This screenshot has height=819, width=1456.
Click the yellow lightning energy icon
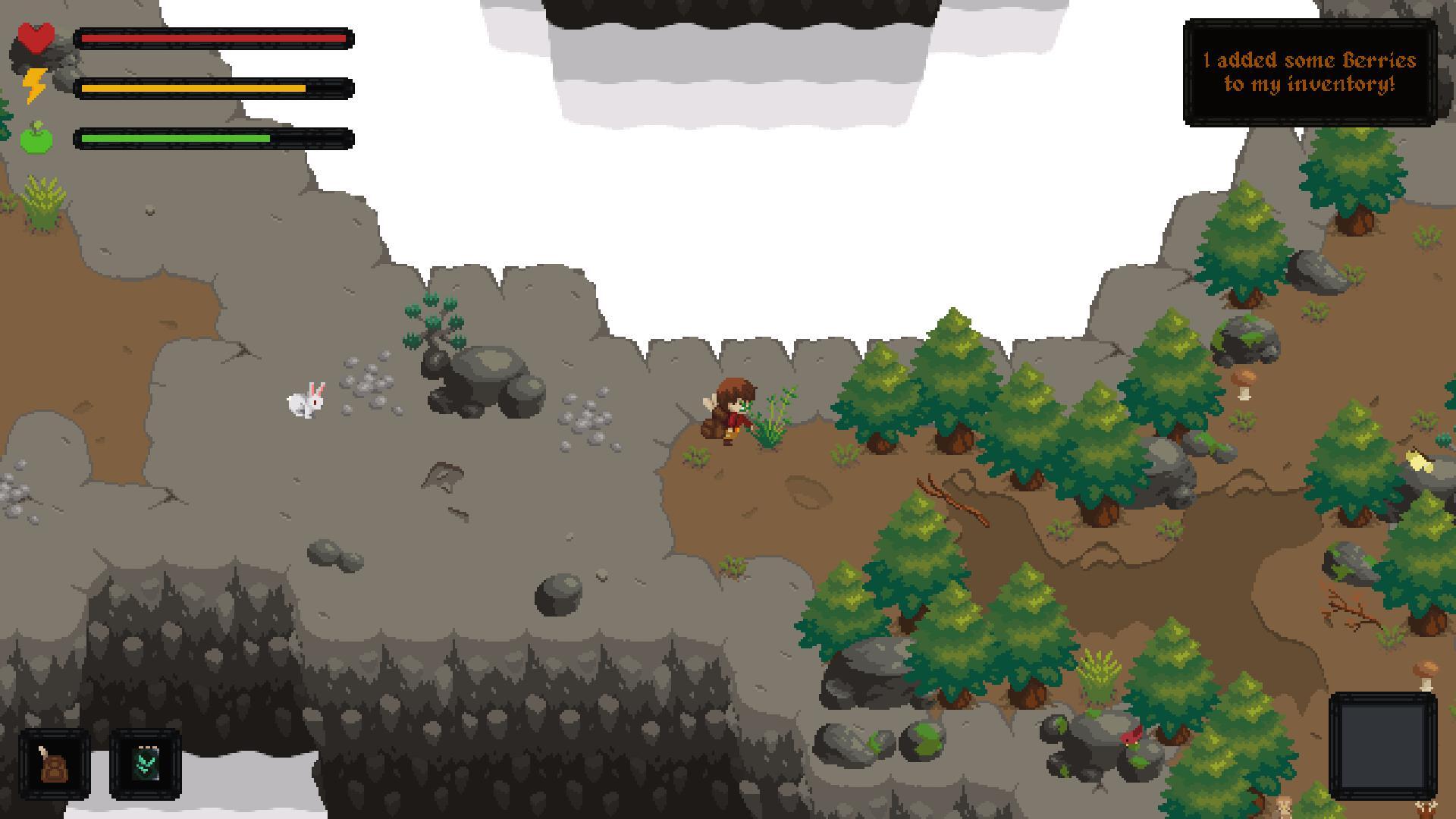[x=36, y=86]
